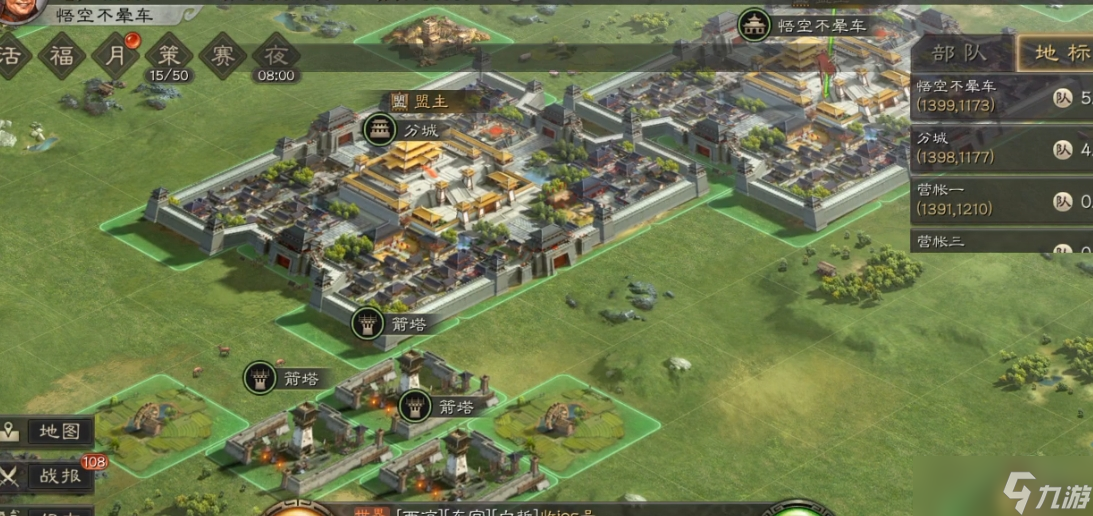
Task: Open the 福 welfare diamond icon
Action: [62, 54]
